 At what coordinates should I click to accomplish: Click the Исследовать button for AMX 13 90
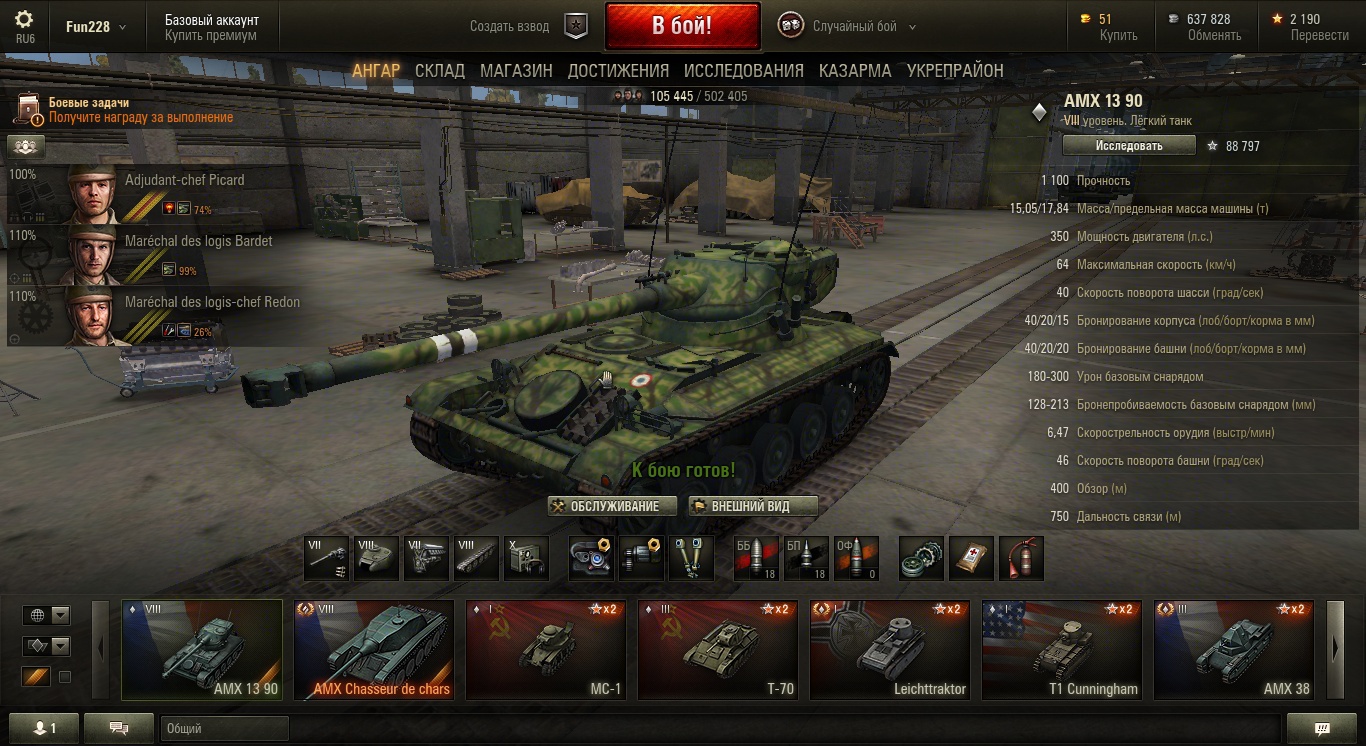click(1129, 146)
